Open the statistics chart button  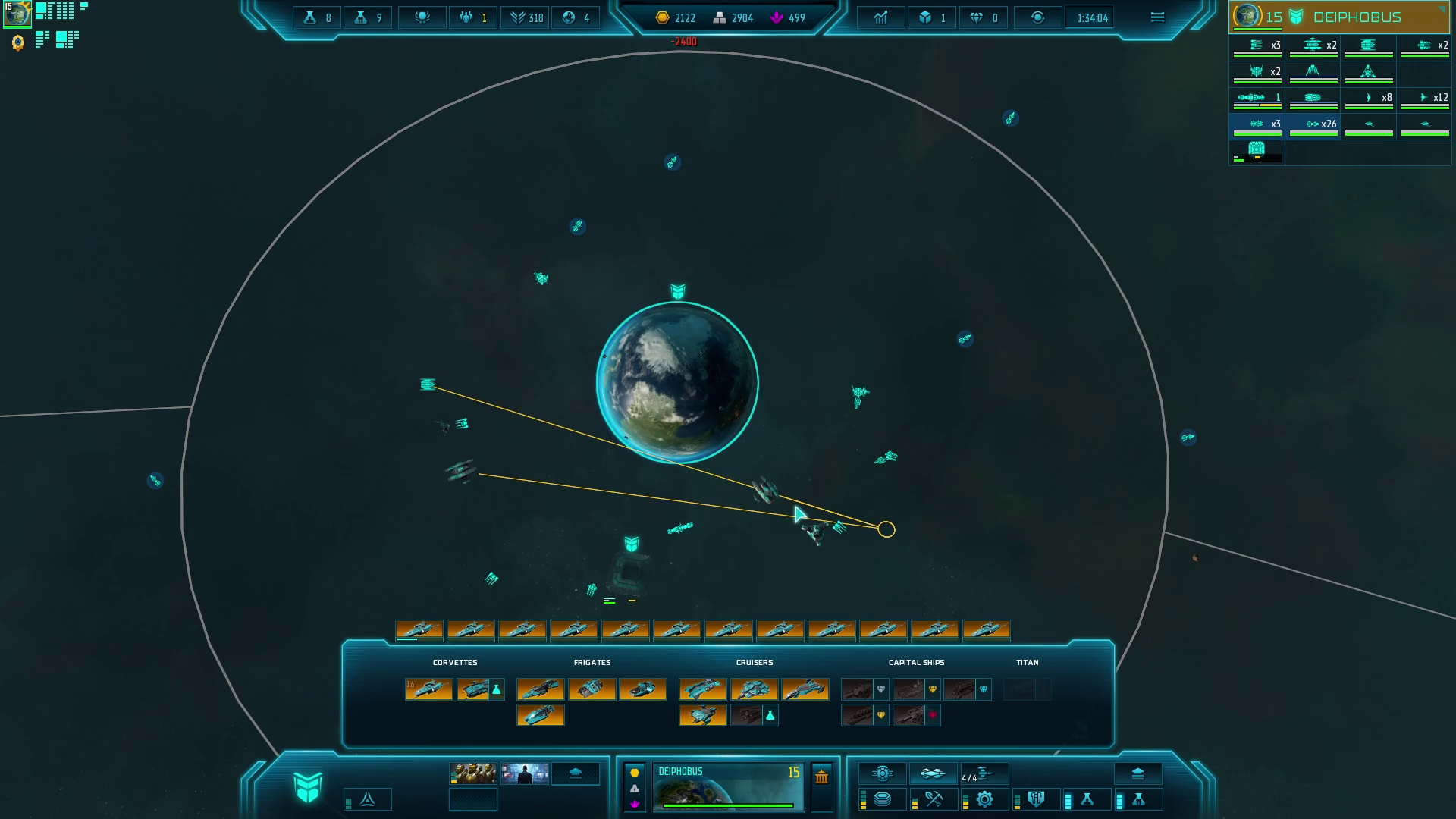tap(880, 17)
